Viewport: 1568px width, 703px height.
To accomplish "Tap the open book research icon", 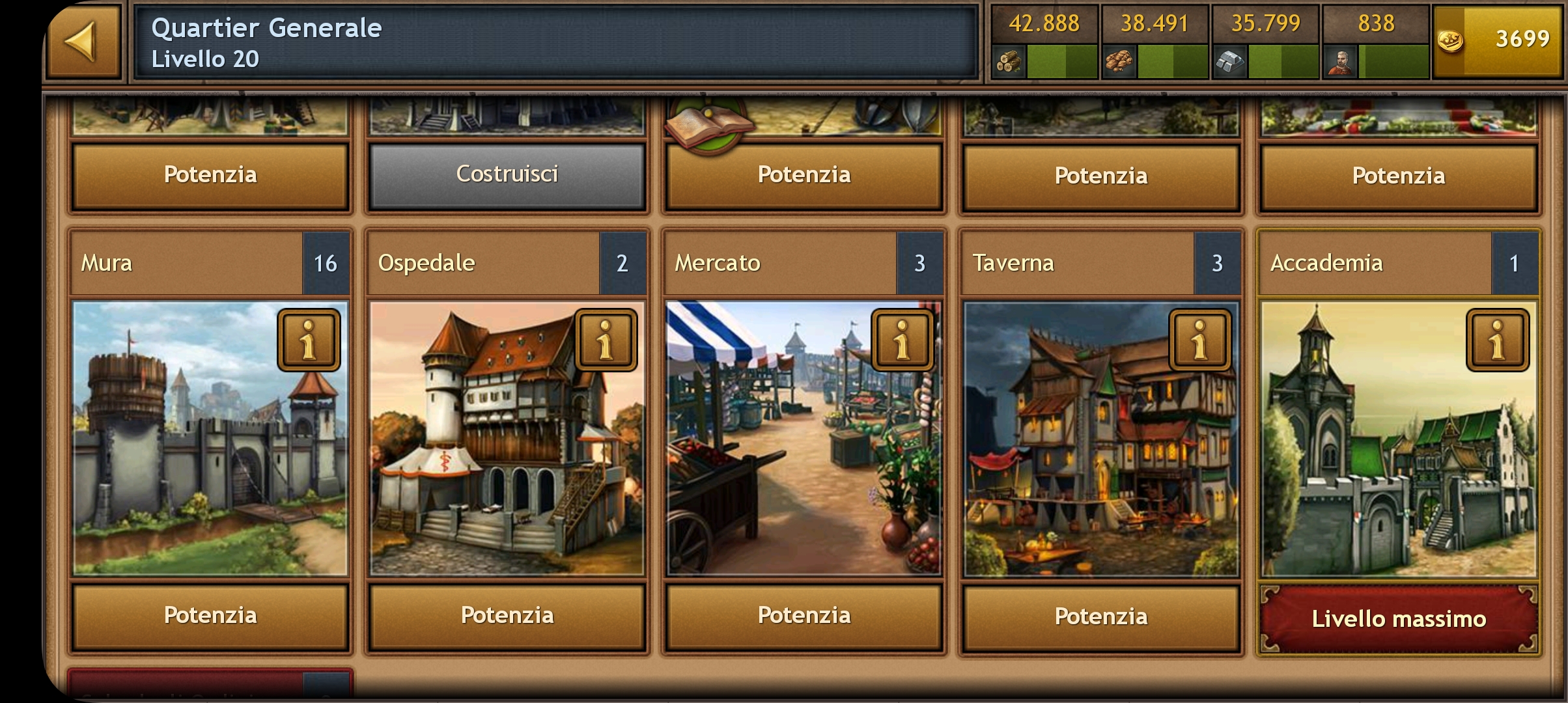I will pyautogui.click(x=707, y=124).
